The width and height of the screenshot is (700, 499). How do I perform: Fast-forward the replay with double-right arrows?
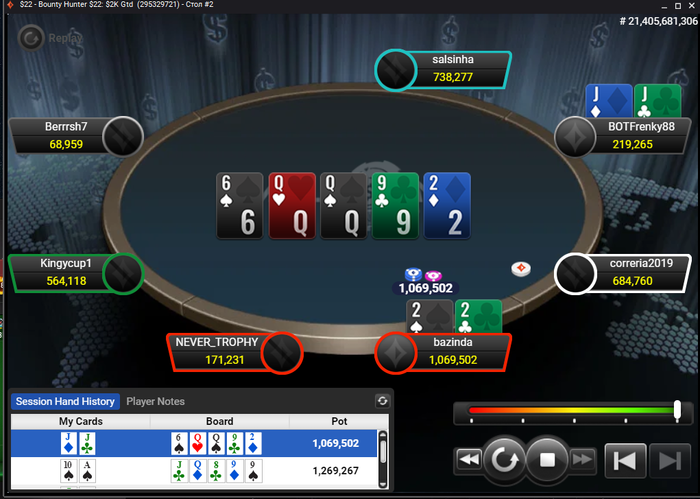click(x=584, y=460)
